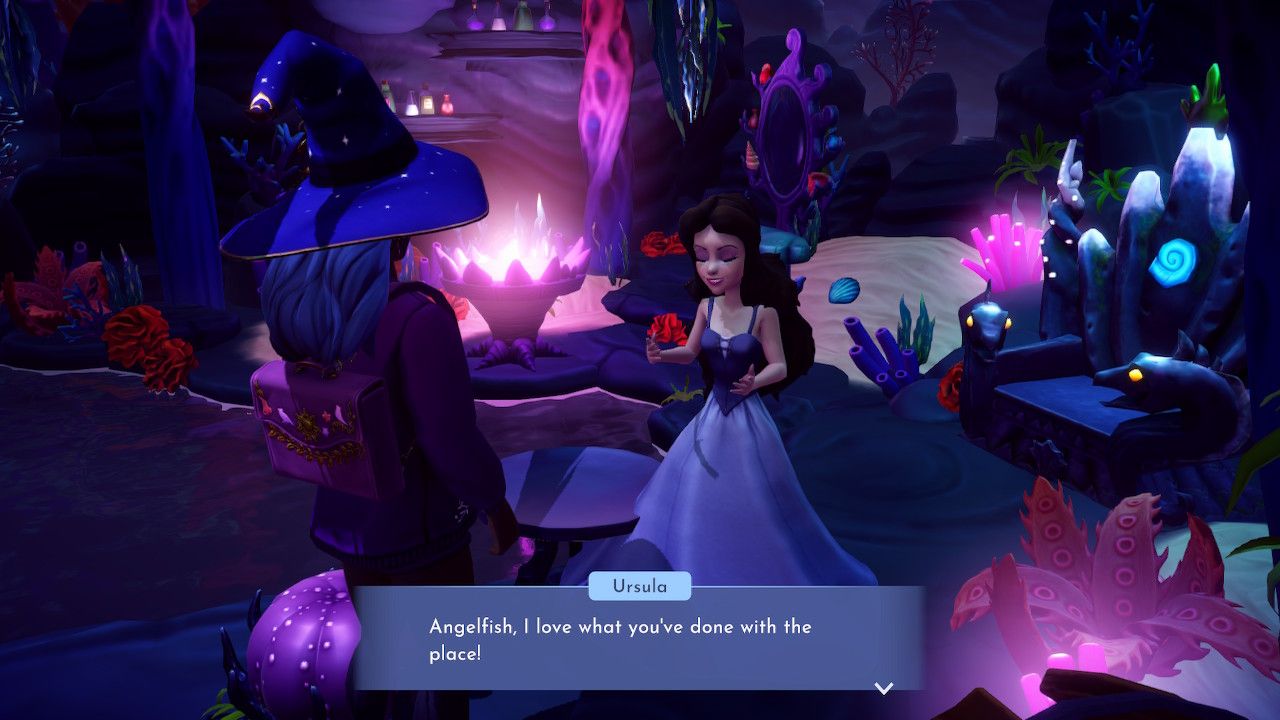Image resolution: width=1280 pixels, height=720 pixels.
Task: Advance dialogue with the down arrow
Action: point(884,687)
